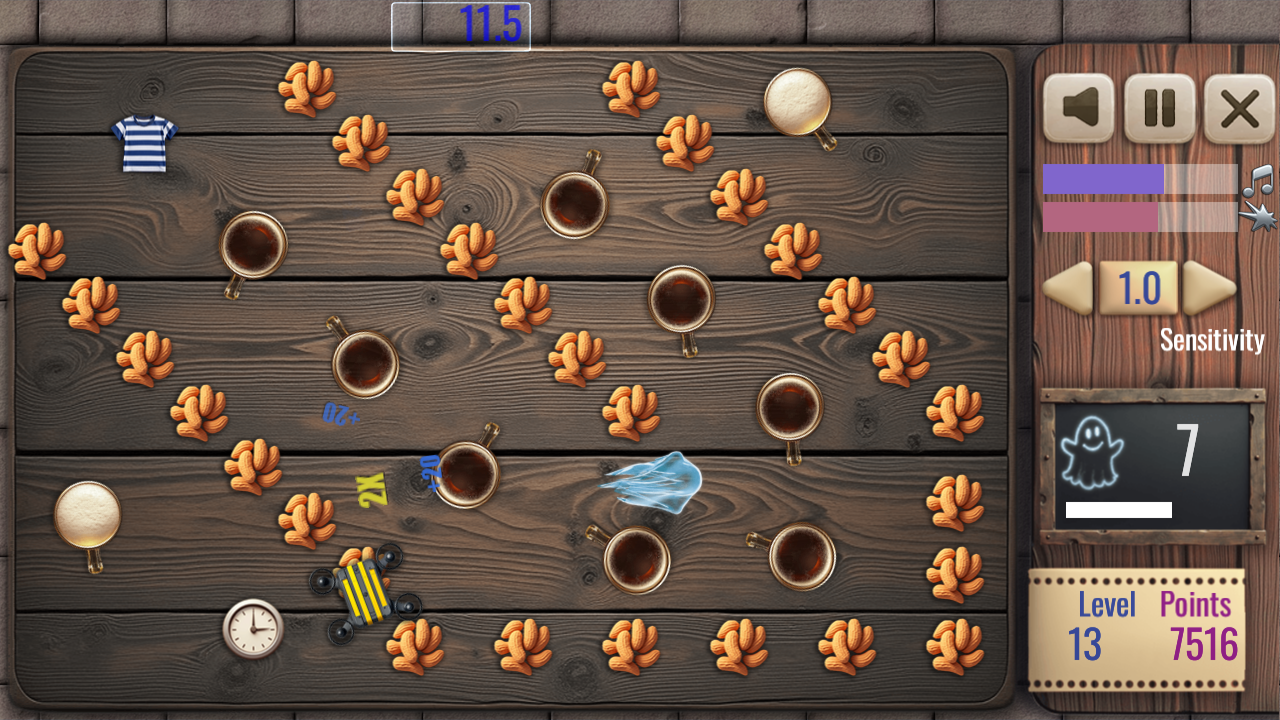Exit the game with the X button
Image resolution: width=1280 pixels, height=720 pixels.
tap(1239, 109)
